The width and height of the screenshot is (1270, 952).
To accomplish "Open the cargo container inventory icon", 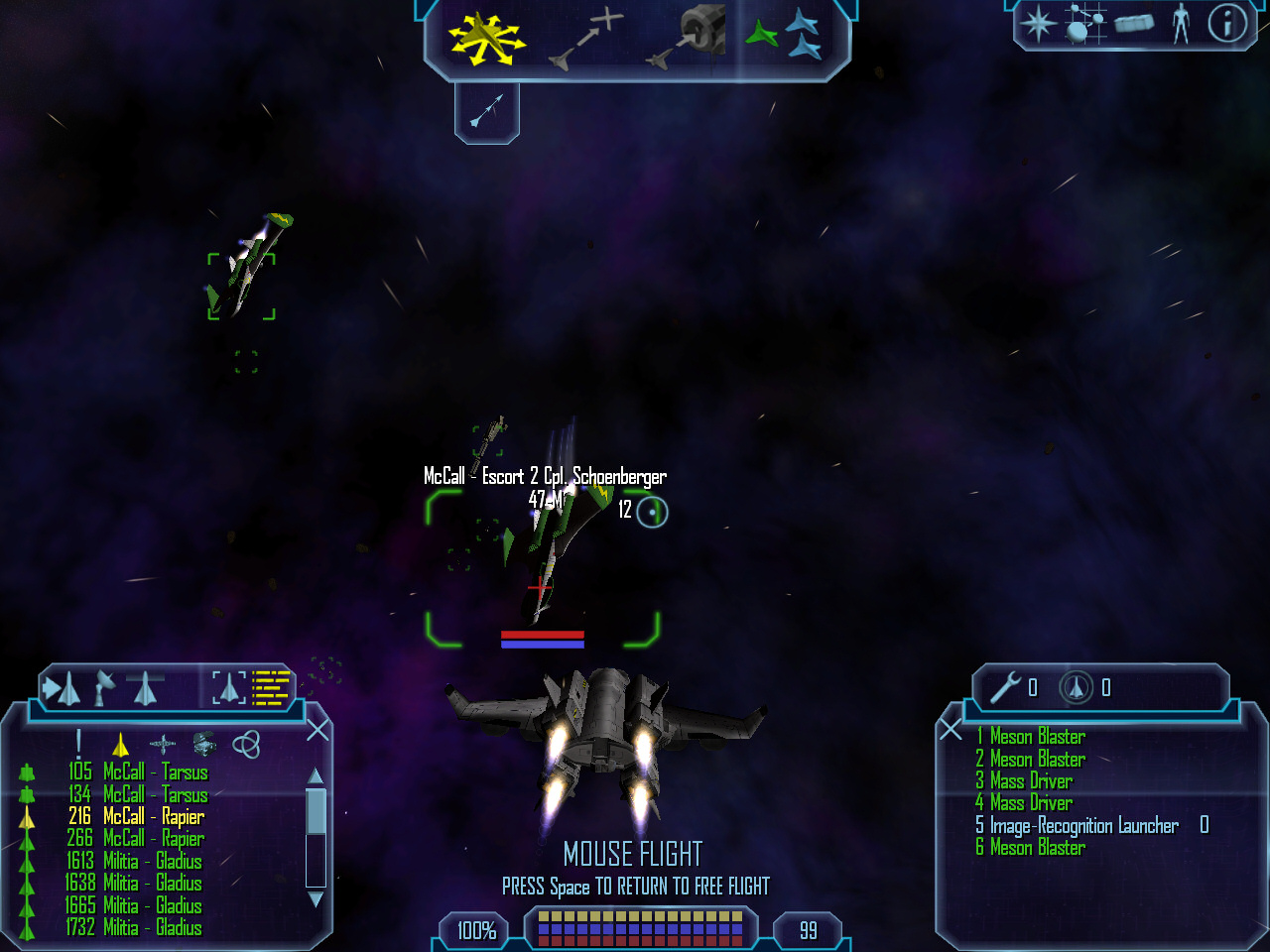I will point(1133,23).
